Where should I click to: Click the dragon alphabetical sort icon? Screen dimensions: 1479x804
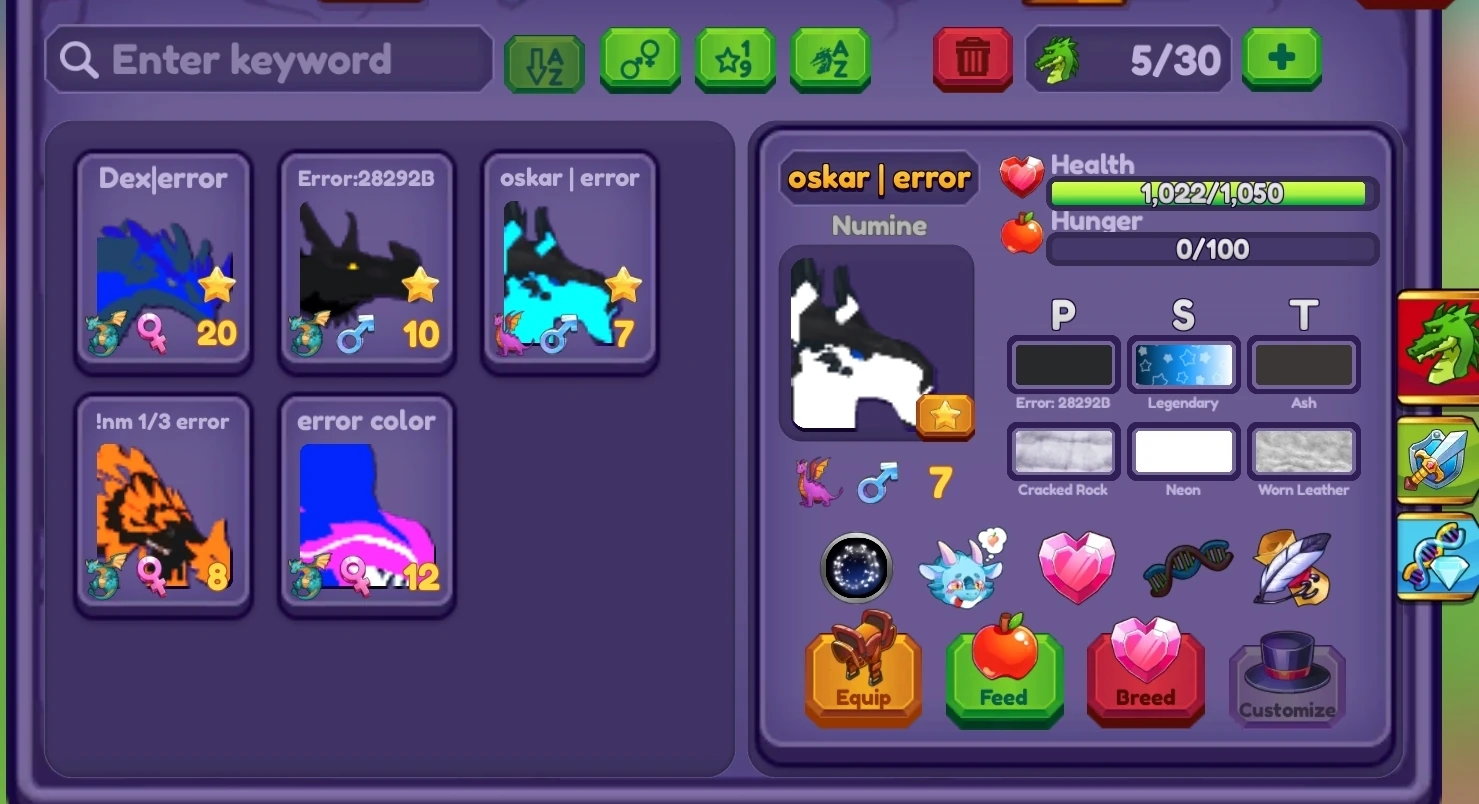tap(828, 59)
